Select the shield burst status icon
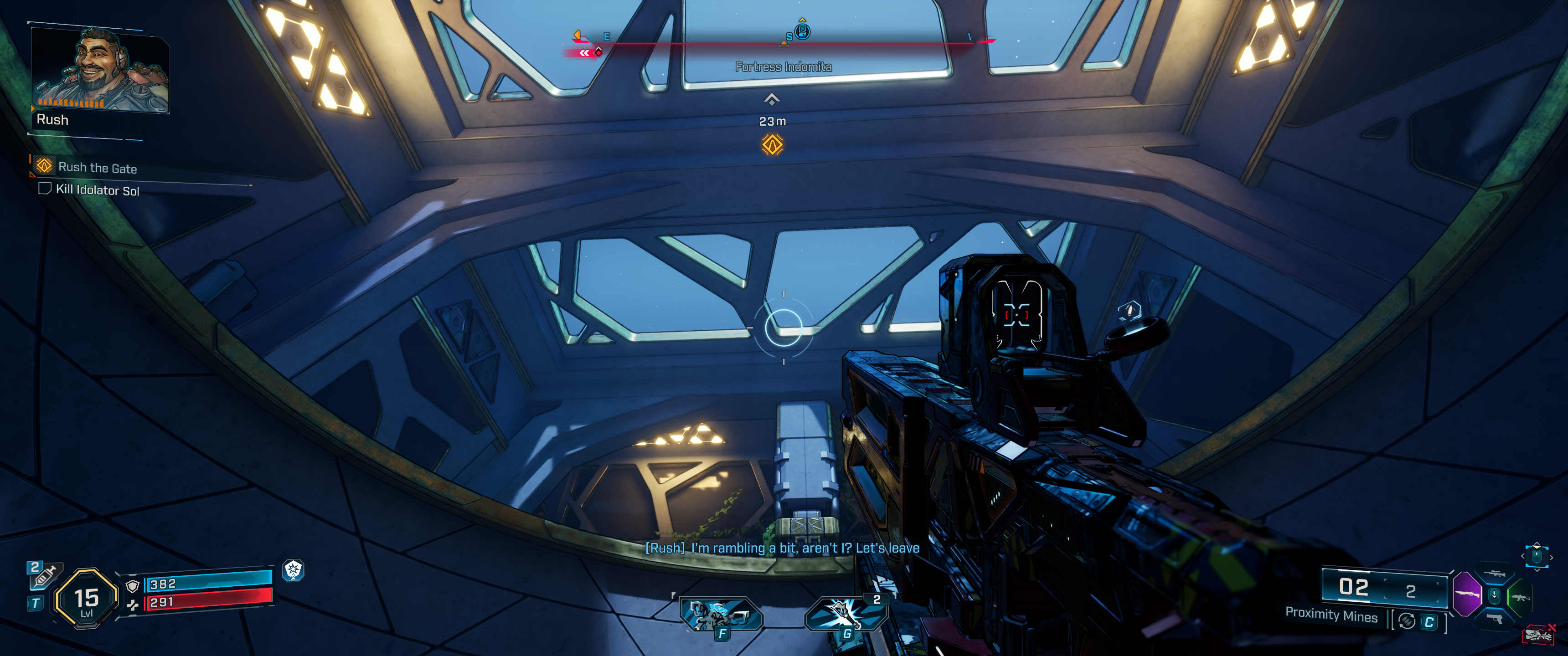The width and height of the screenshot is (1568, 656). pyautogui.click(x=294, y=570)
